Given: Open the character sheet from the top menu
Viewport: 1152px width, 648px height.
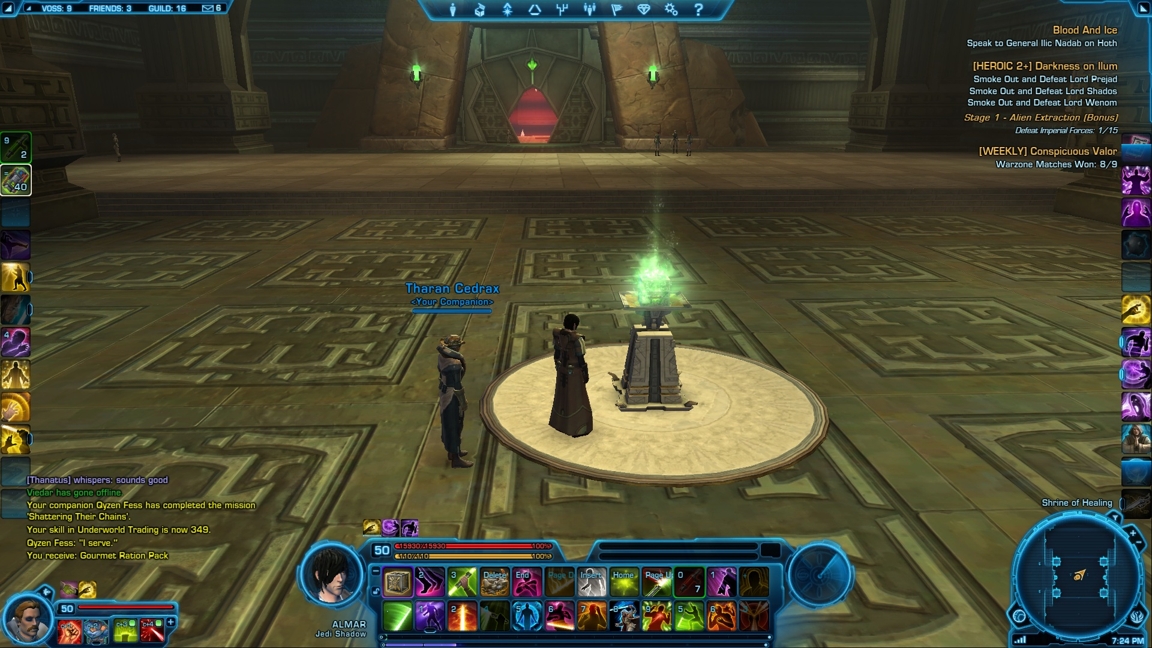Looking at the screenshot, I should click(x=453, y=10).
